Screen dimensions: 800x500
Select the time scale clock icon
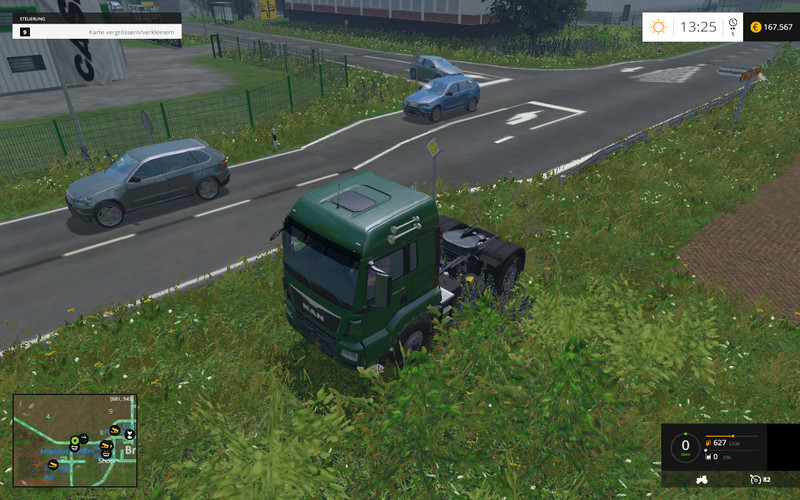[732, 24]
